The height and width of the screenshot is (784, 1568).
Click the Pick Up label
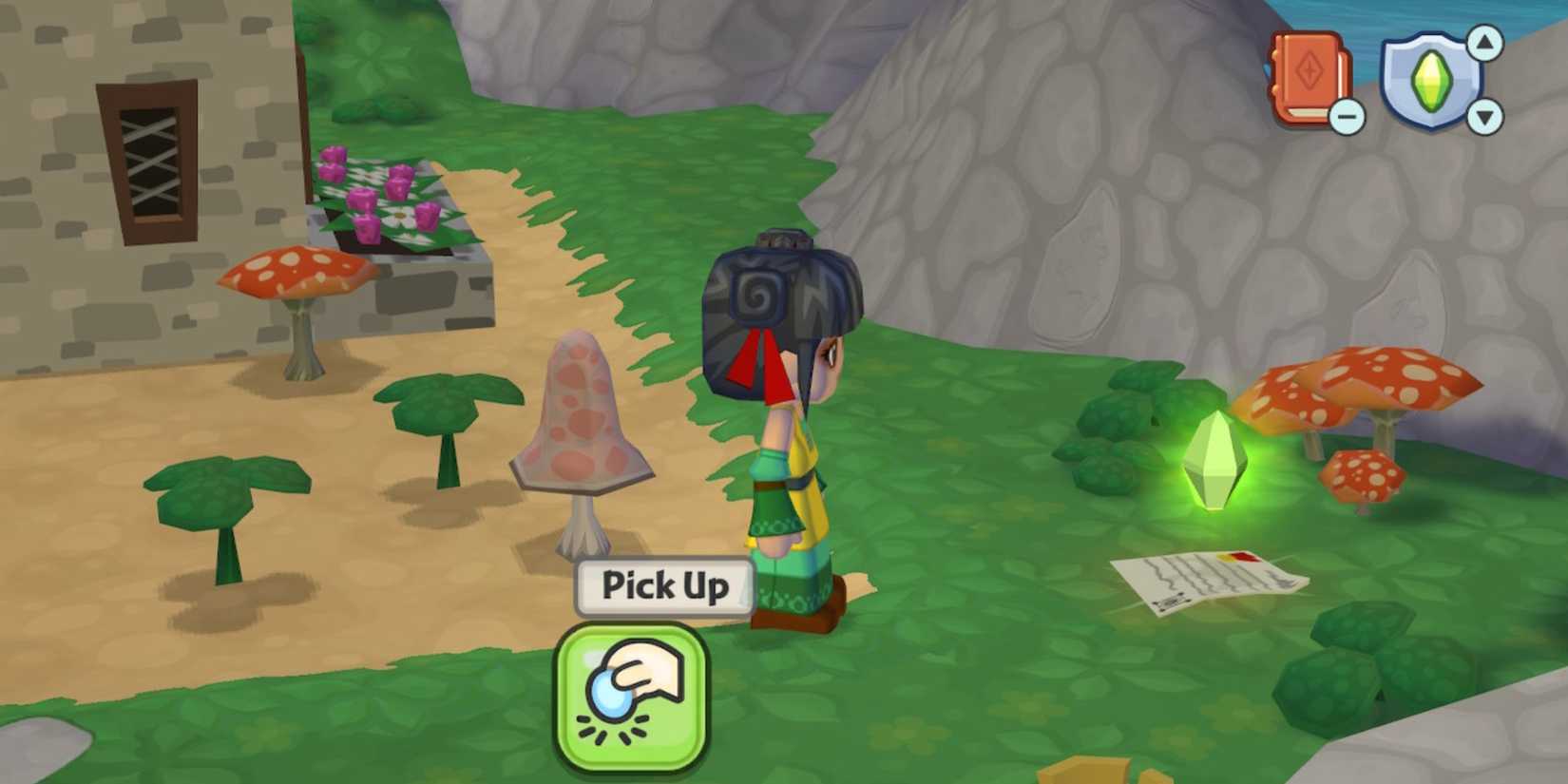click(x=662, y=587)
